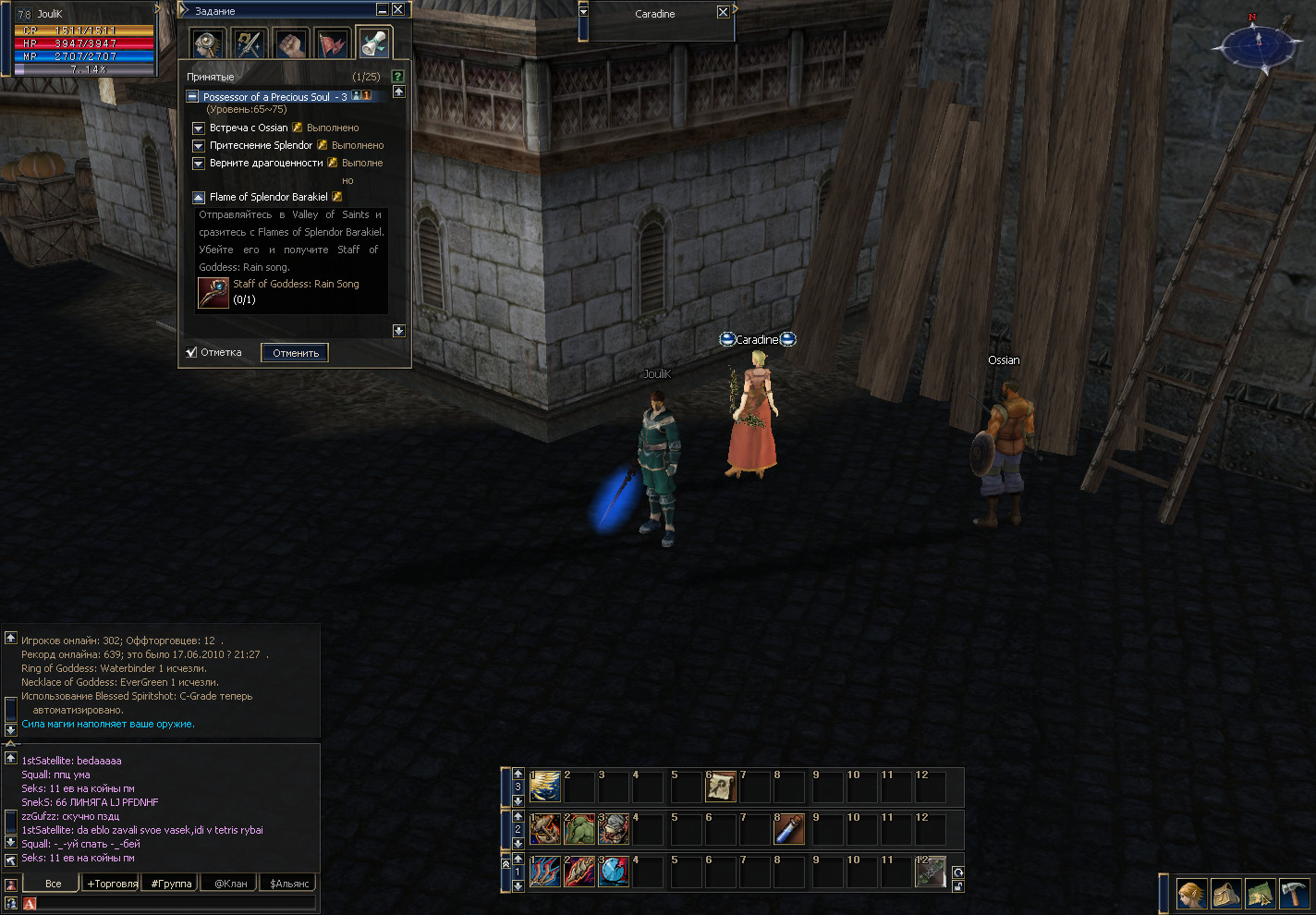Image resolution: width=1316 pixels, height=915 pixels.
Task: Click the Отменить quest button
Action: coord(295,352)
